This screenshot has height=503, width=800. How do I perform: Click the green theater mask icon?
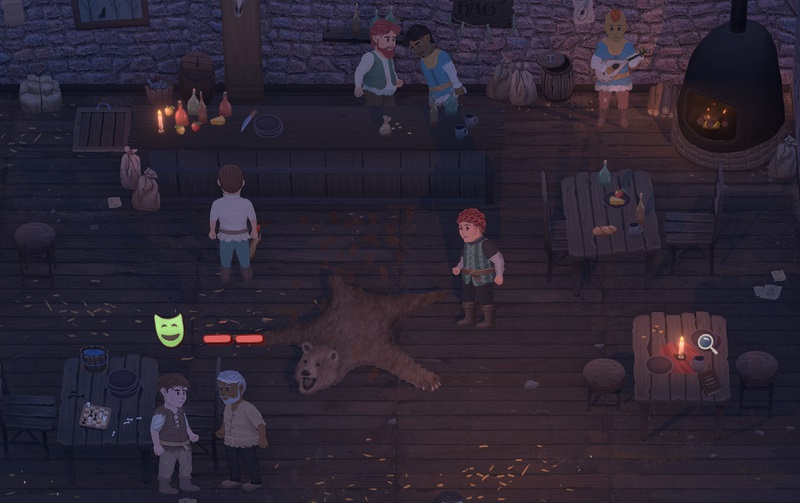(x=169, y=330)
